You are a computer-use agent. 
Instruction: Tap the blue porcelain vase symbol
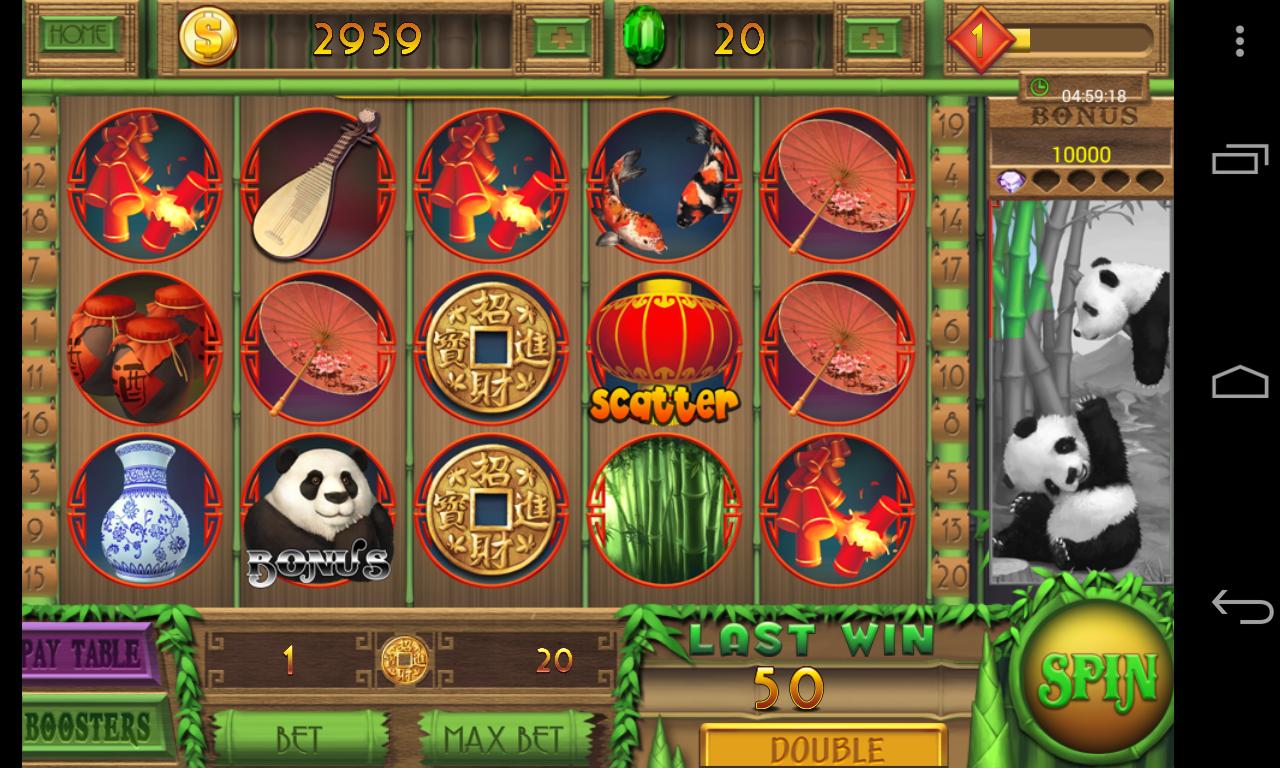(x=145, y=510)
